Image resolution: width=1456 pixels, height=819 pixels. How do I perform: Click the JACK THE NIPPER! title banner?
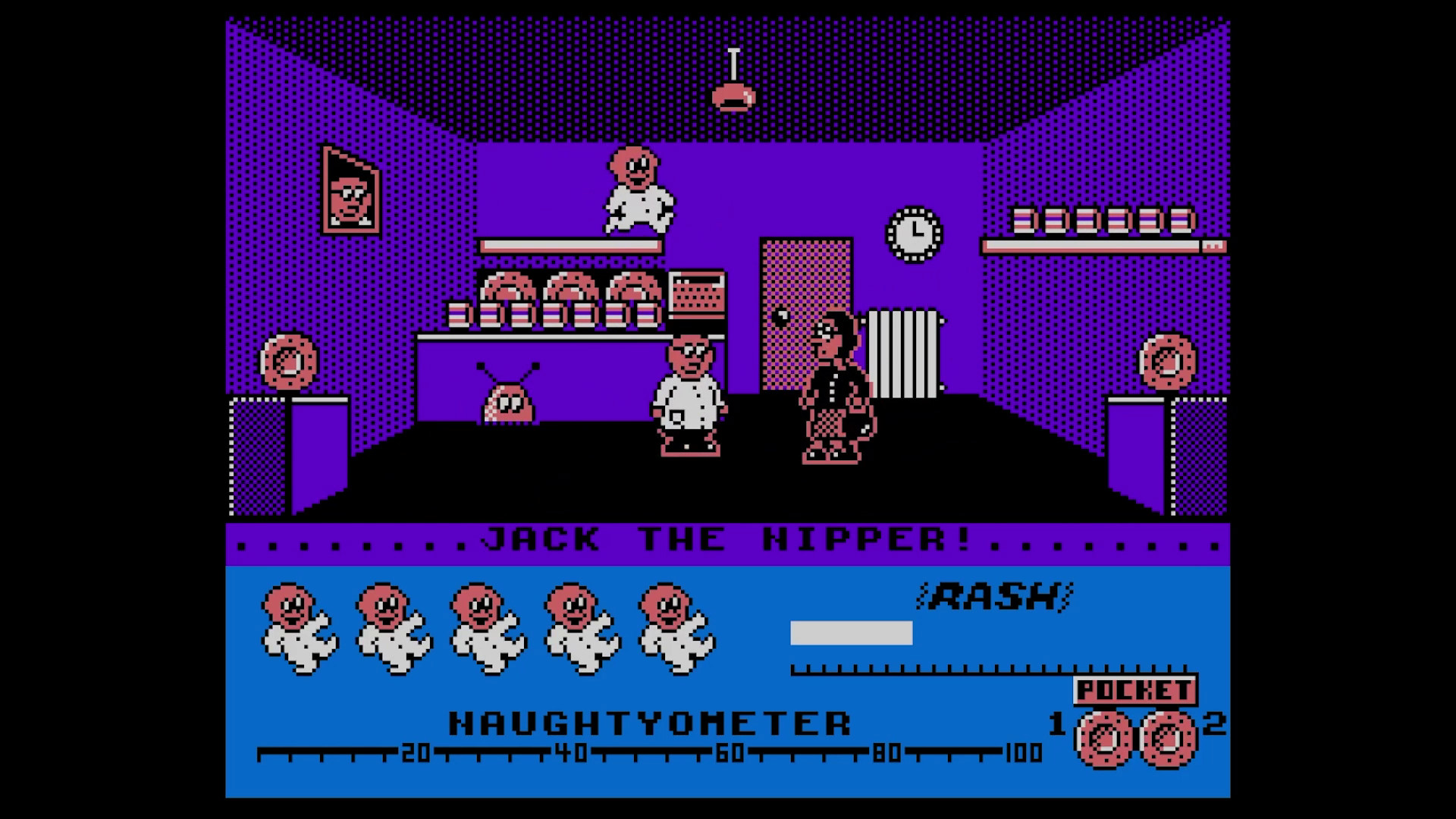pos(728,540)
